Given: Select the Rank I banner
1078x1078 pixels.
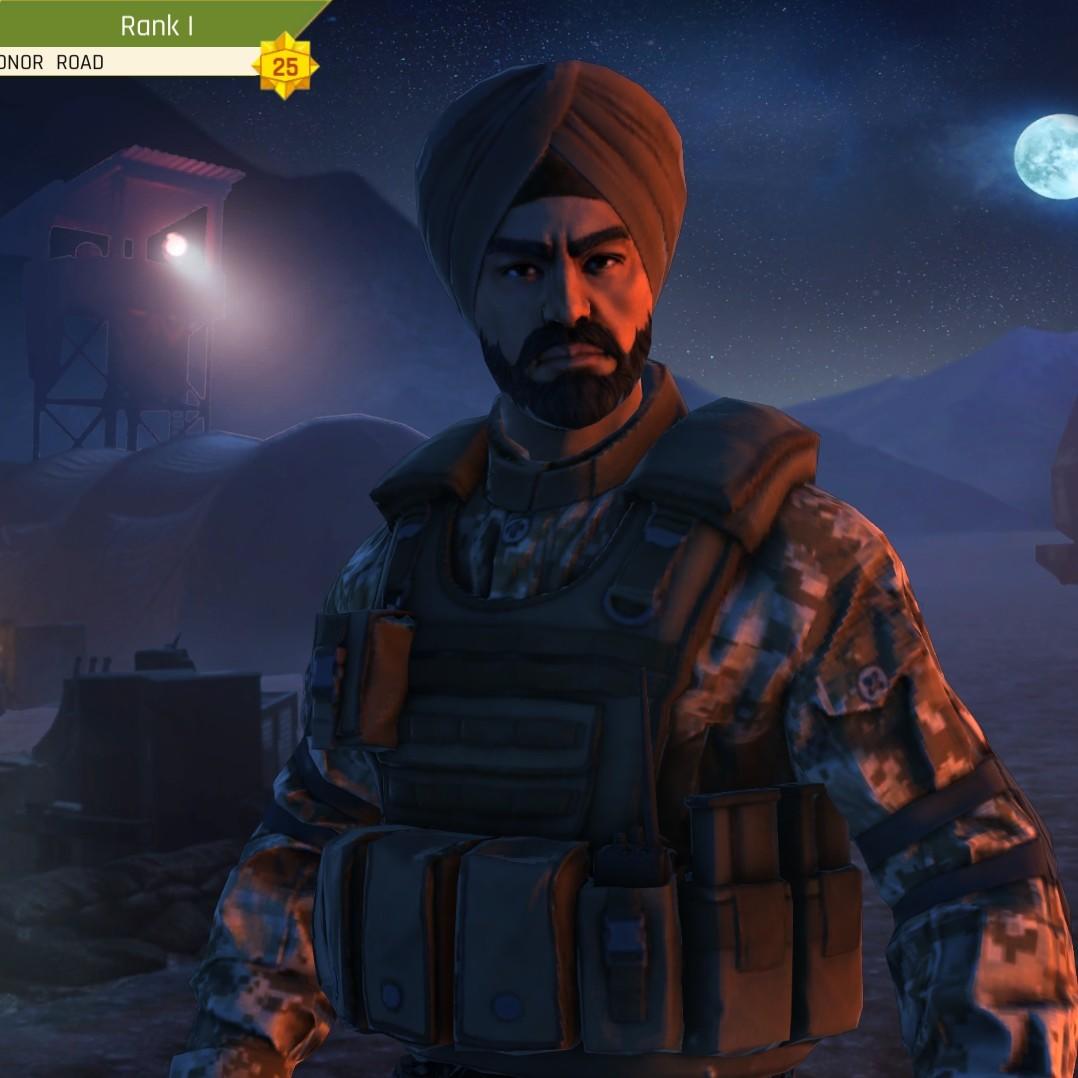Looking at the screenshot, I should (x=155, y=24).
